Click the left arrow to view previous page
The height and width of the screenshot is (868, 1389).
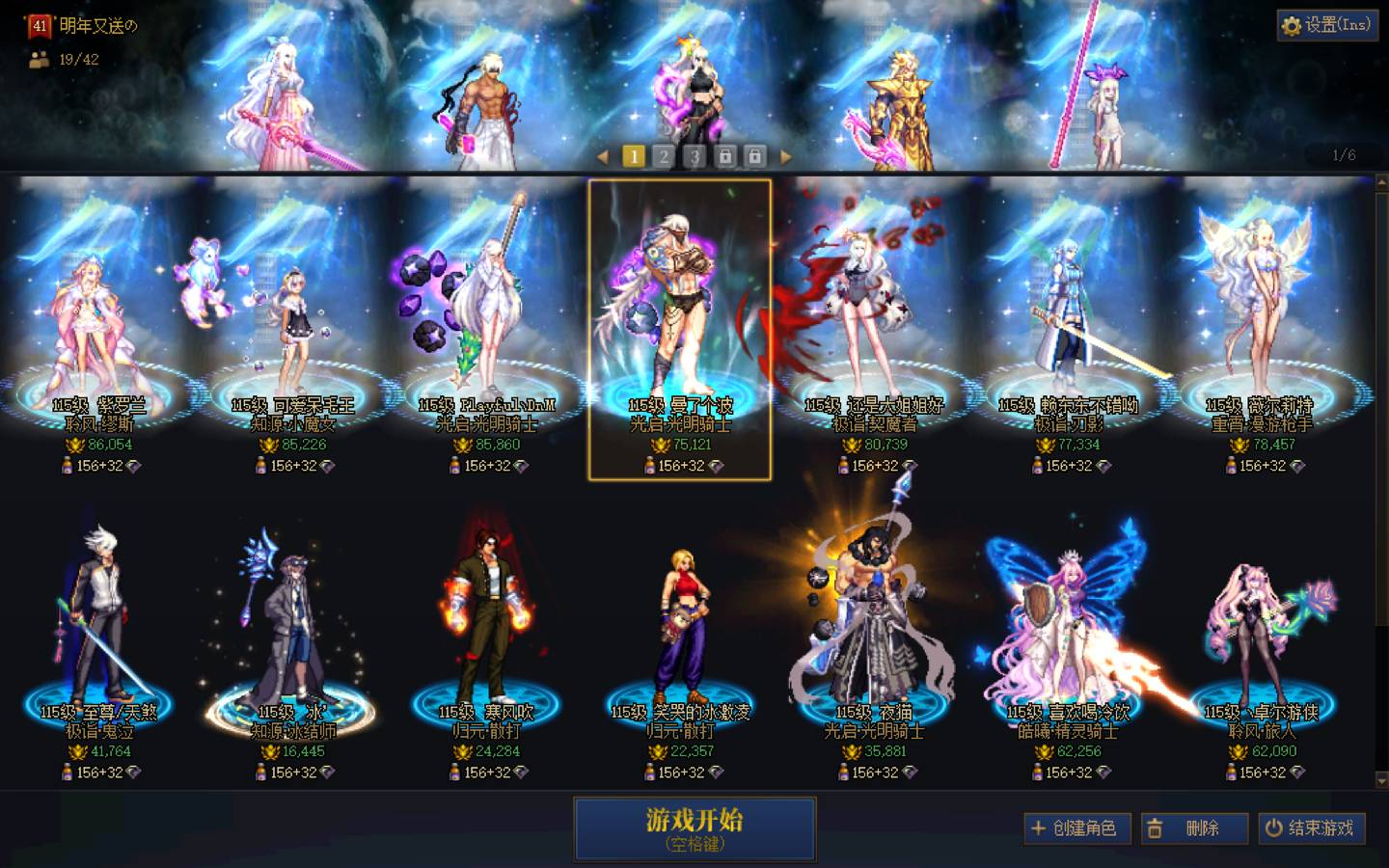click(605, 155)
